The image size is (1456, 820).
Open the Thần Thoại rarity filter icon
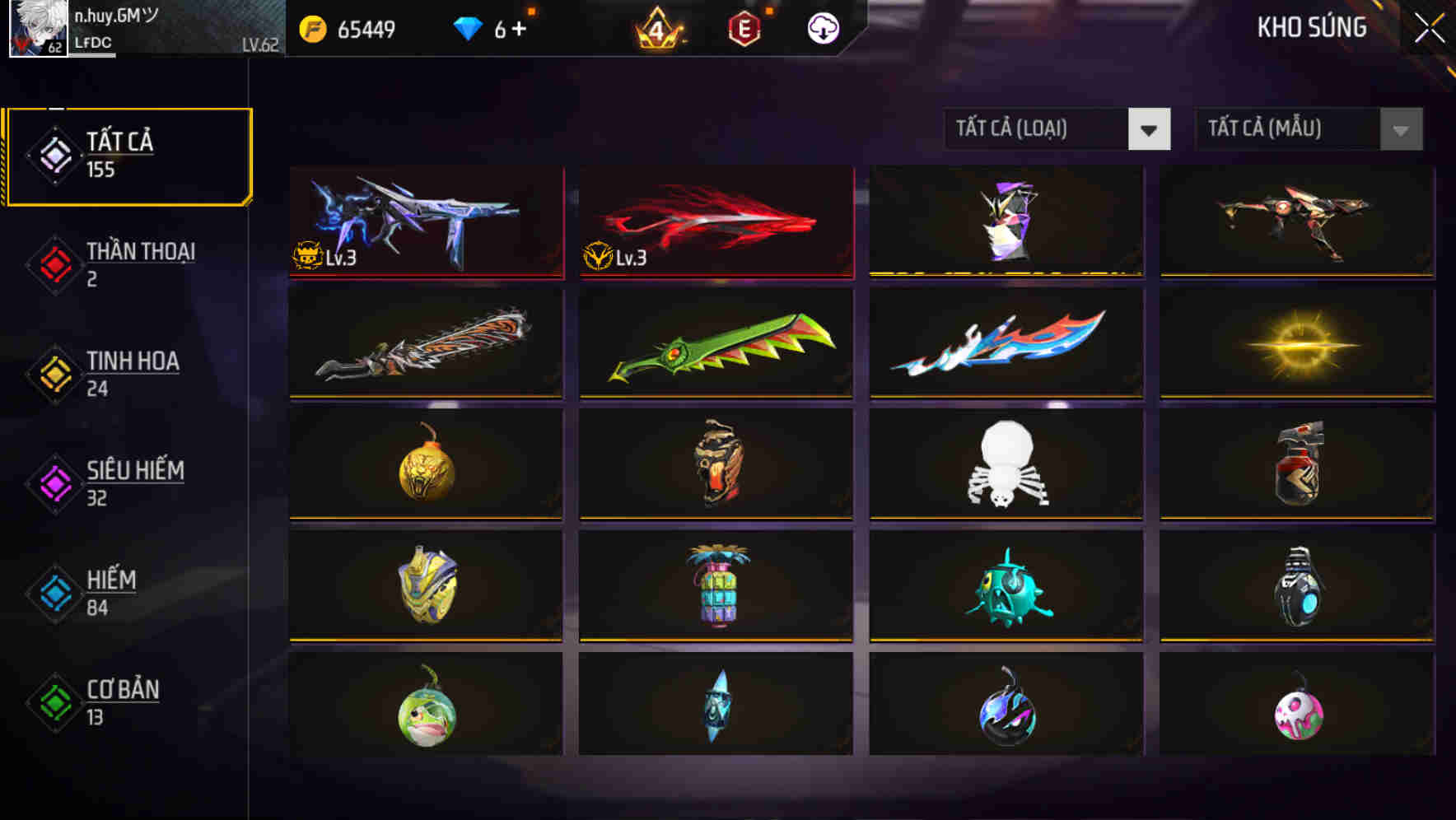coord(52,263)
